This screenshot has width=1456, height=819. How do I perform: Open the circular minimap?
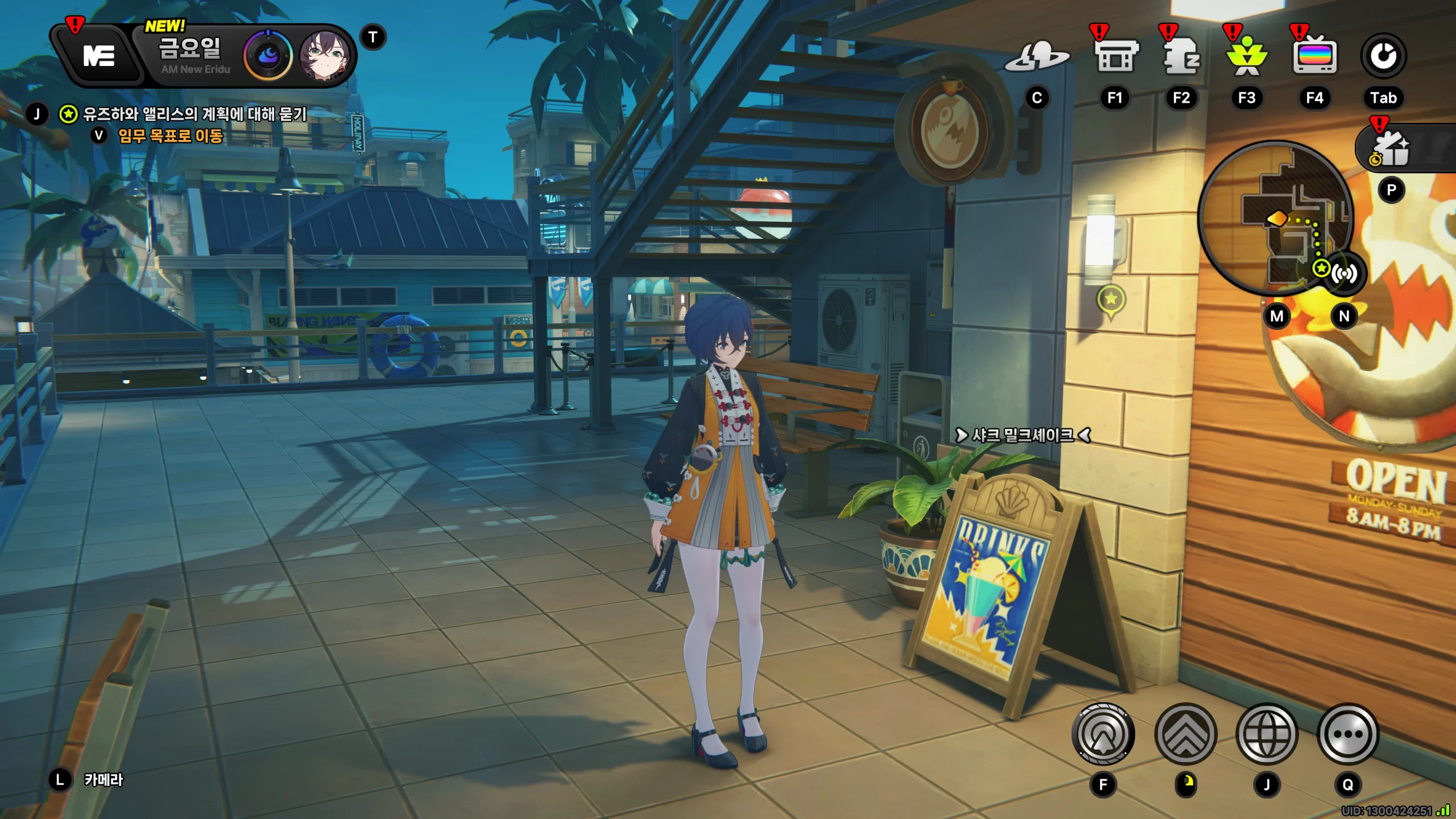pyautogui.click(x=1275, y=217)
